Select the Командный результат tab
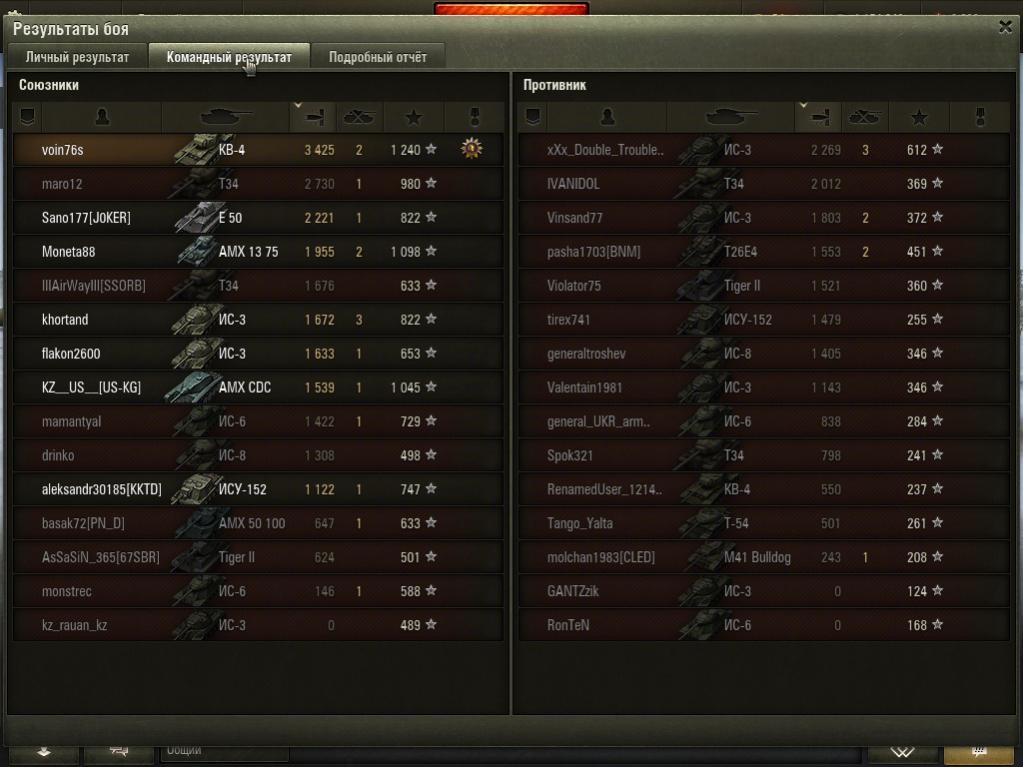1023x767 pixels. 229,57
